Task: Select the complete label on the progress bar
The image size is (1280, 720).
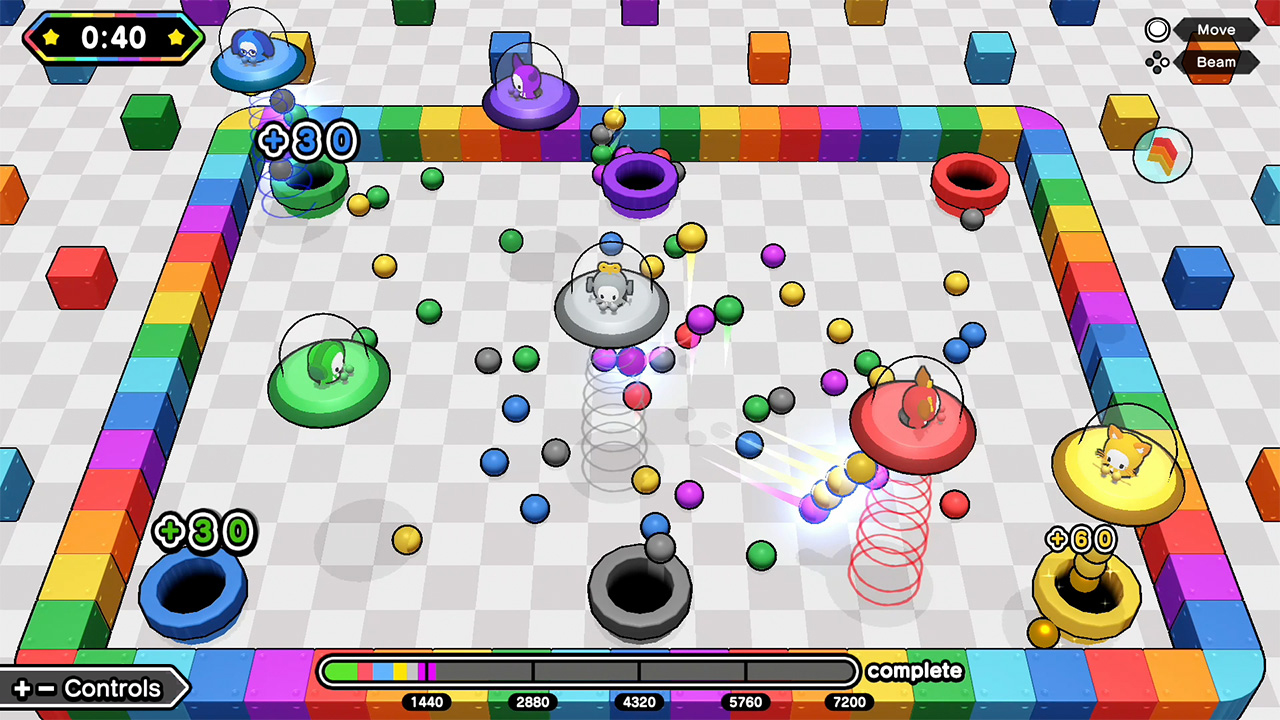Action: click(914, 671)
